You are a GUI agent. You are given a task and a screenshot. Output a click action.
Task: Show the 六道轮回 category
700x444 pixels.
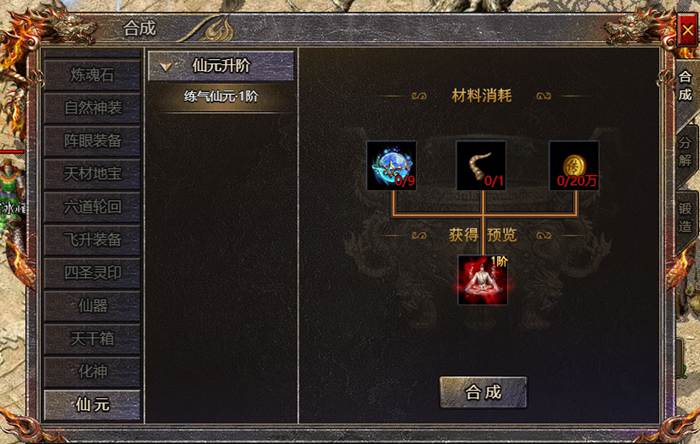coord(93,206)
